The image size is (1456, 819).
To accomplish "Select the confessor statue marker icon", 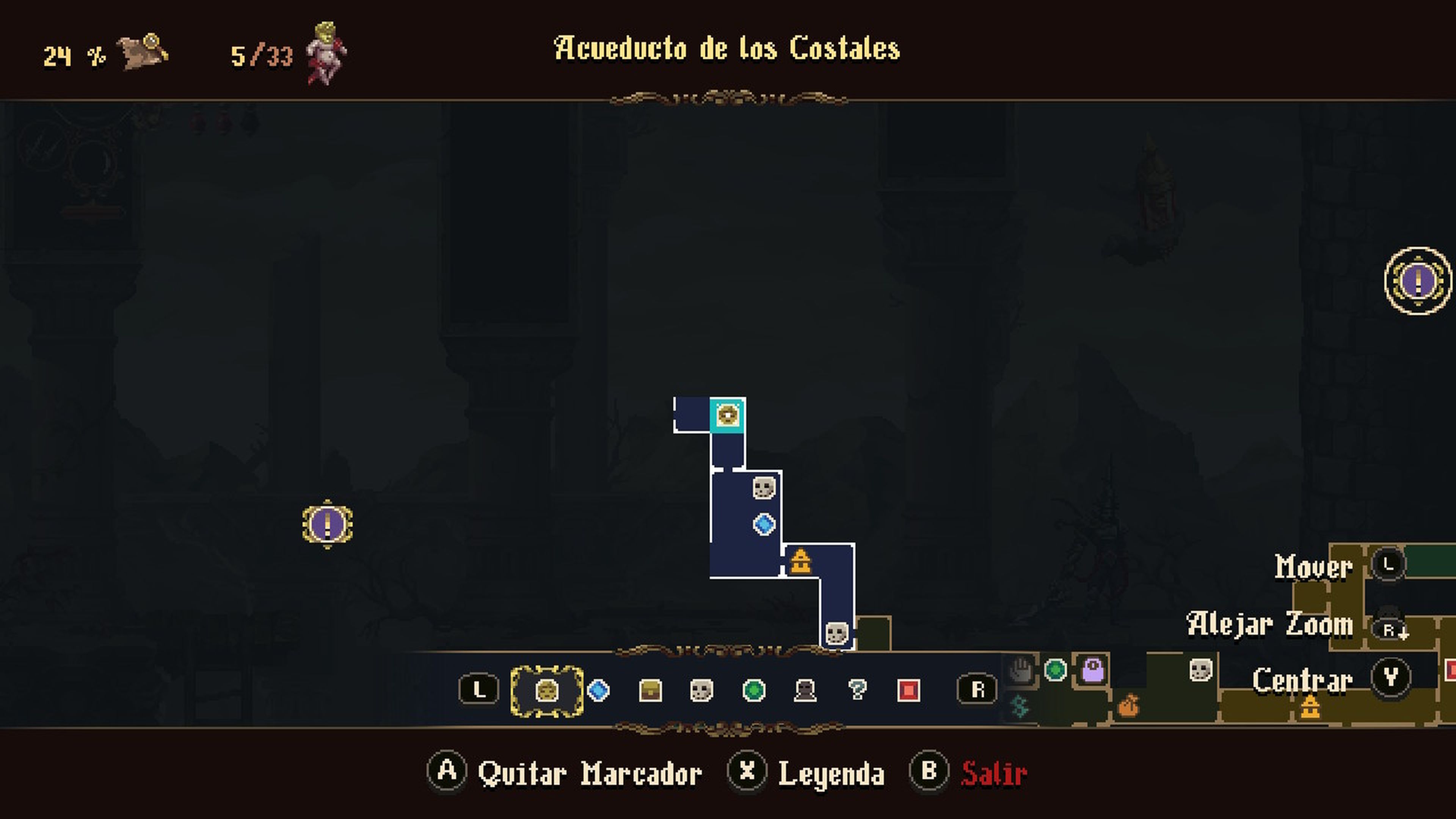I will (805, 691).
